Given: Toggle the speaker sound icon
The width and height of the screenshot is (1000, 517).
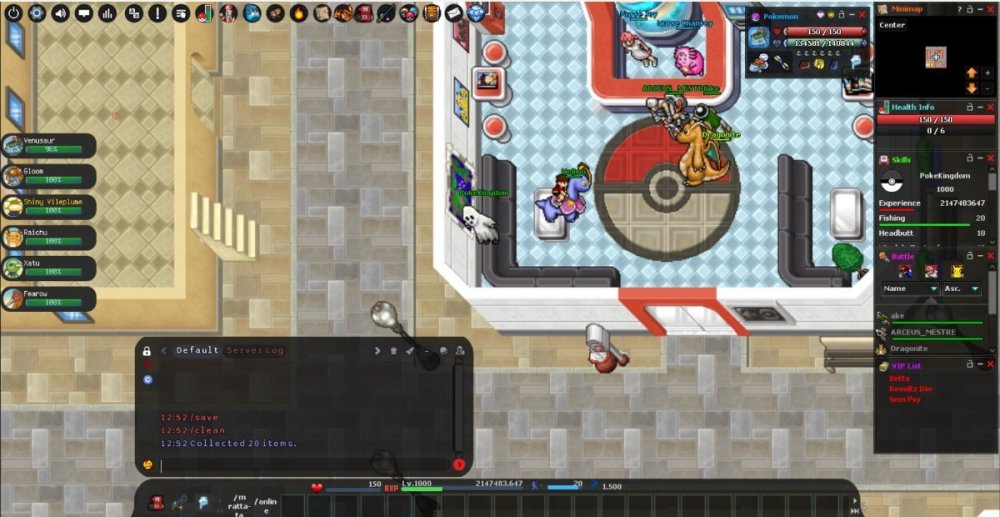Looking at the screenshot, I should pos(60,13).
